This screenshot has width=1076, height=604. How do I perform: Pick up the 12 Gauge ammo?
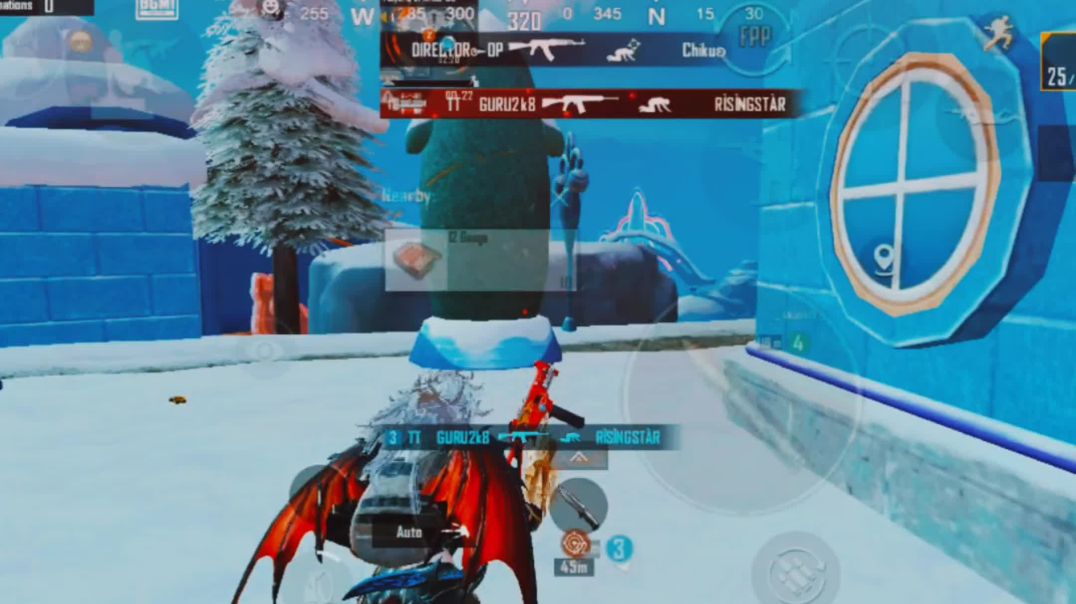pyautogui.click(x=418, y=259)
